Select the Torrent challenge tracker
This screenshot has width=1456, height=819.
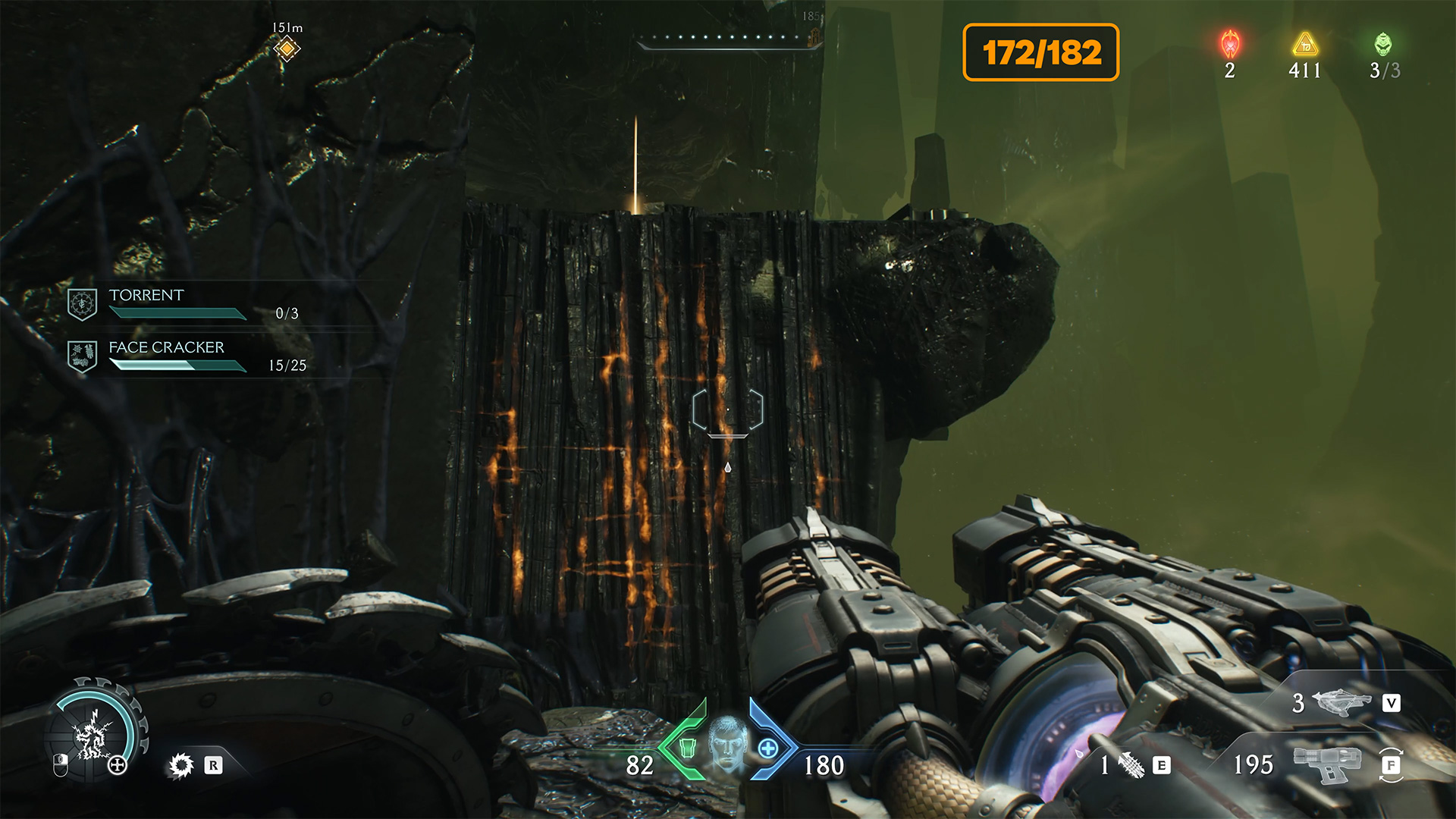[x=182, y=303]
